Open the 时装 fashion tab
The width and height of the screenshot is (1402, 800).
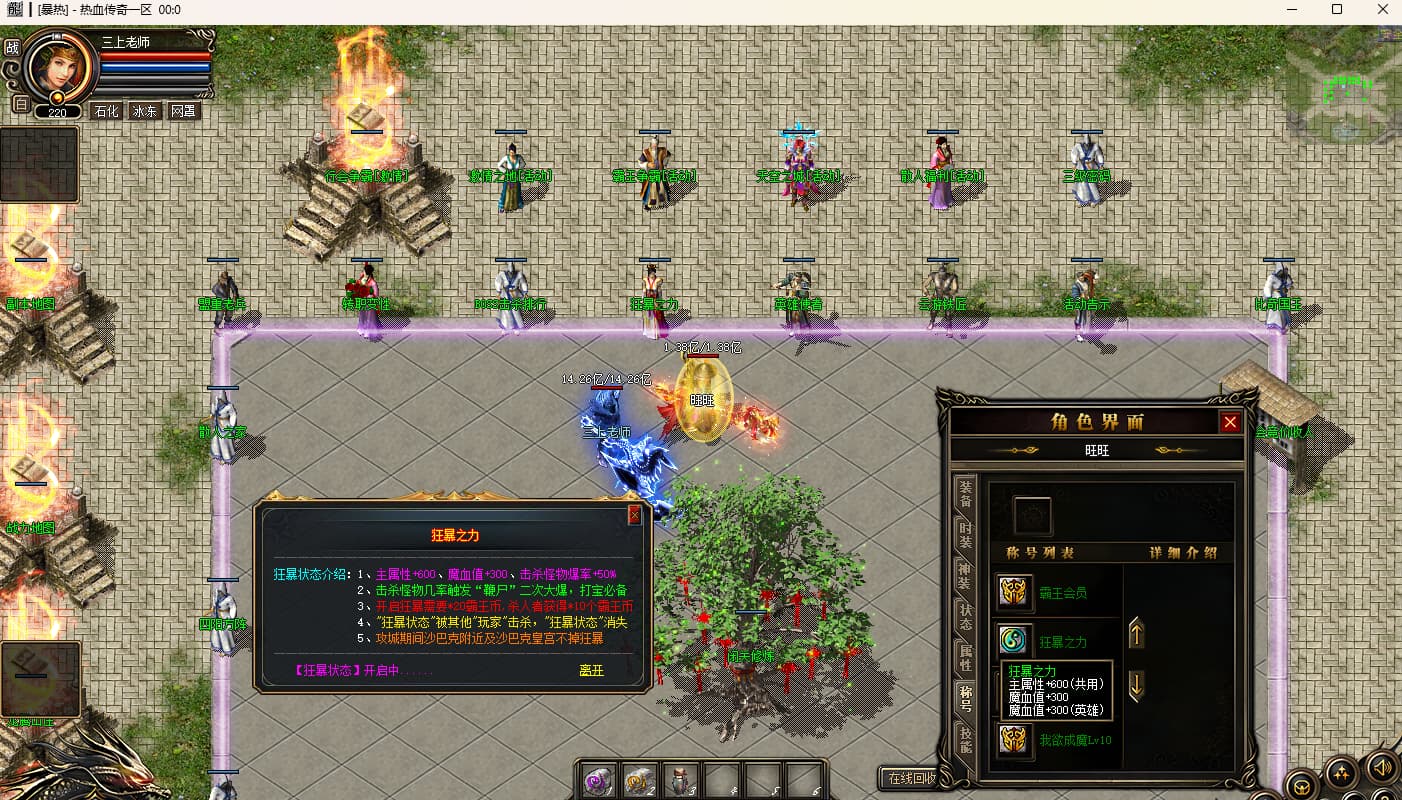[x=965, y=533]
